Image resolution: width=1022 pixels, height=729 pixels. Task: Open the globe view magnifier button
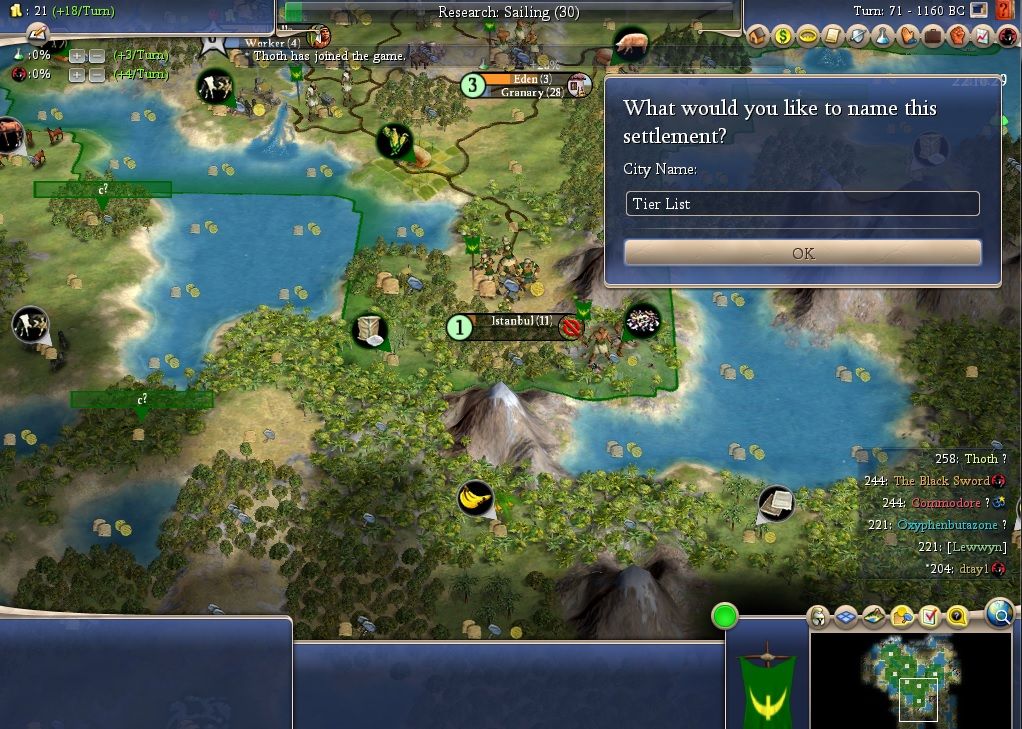(x=999, y=614)
